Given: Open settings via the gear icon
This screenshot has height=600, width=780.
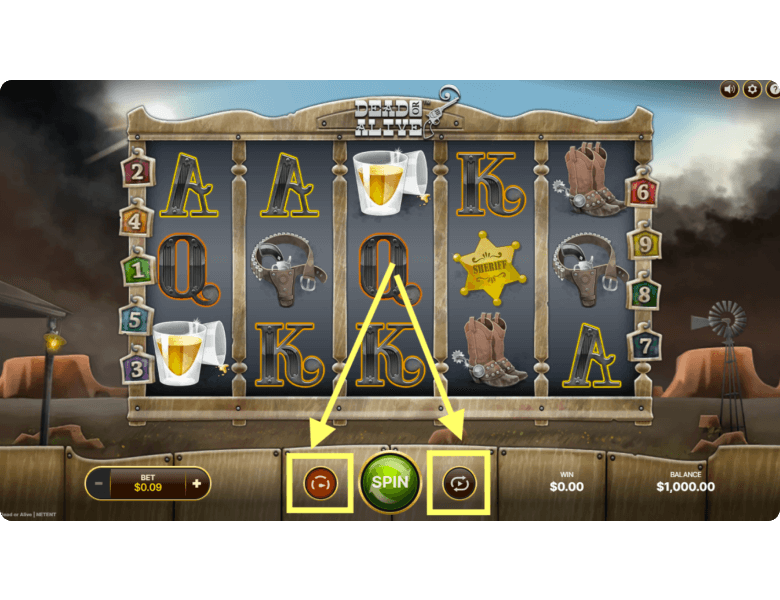Looking at the screenshot, I should 752,89.
